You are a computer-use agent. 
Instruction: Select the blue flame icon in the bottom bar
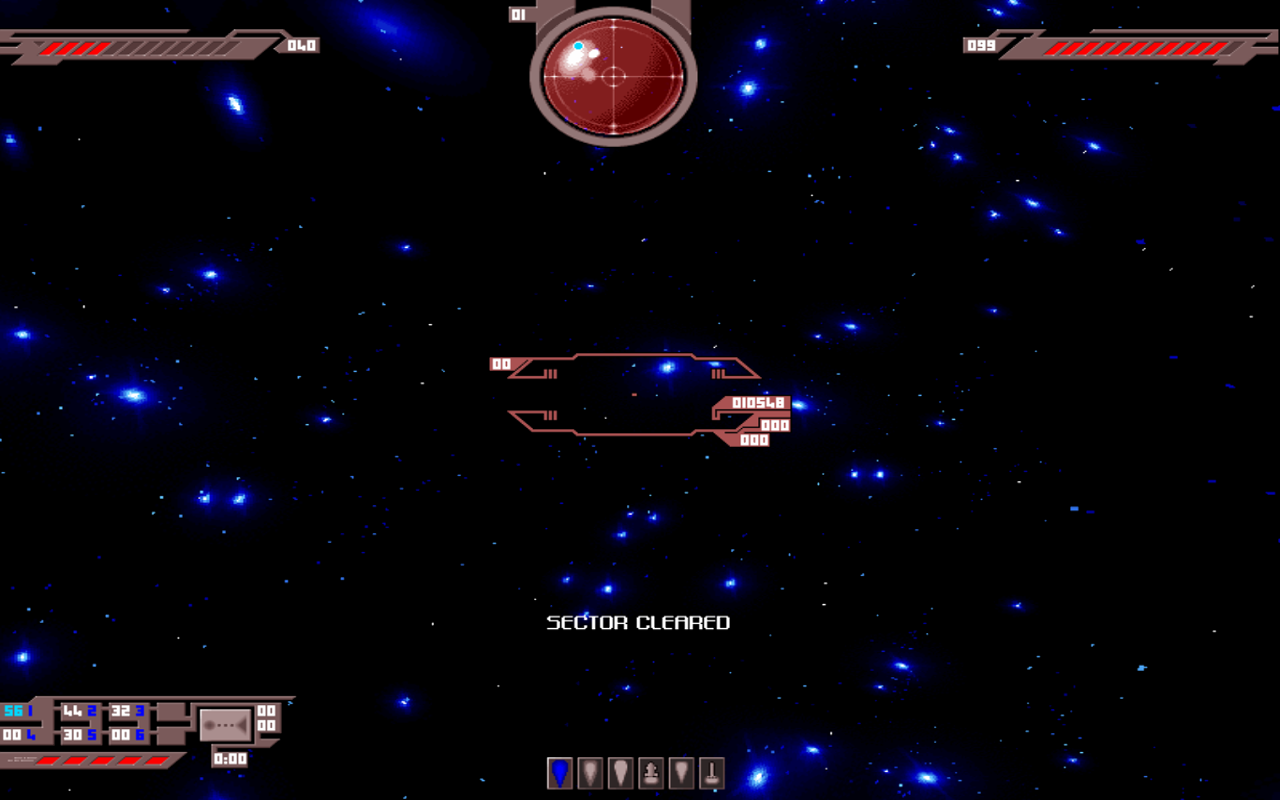[560, 773]
